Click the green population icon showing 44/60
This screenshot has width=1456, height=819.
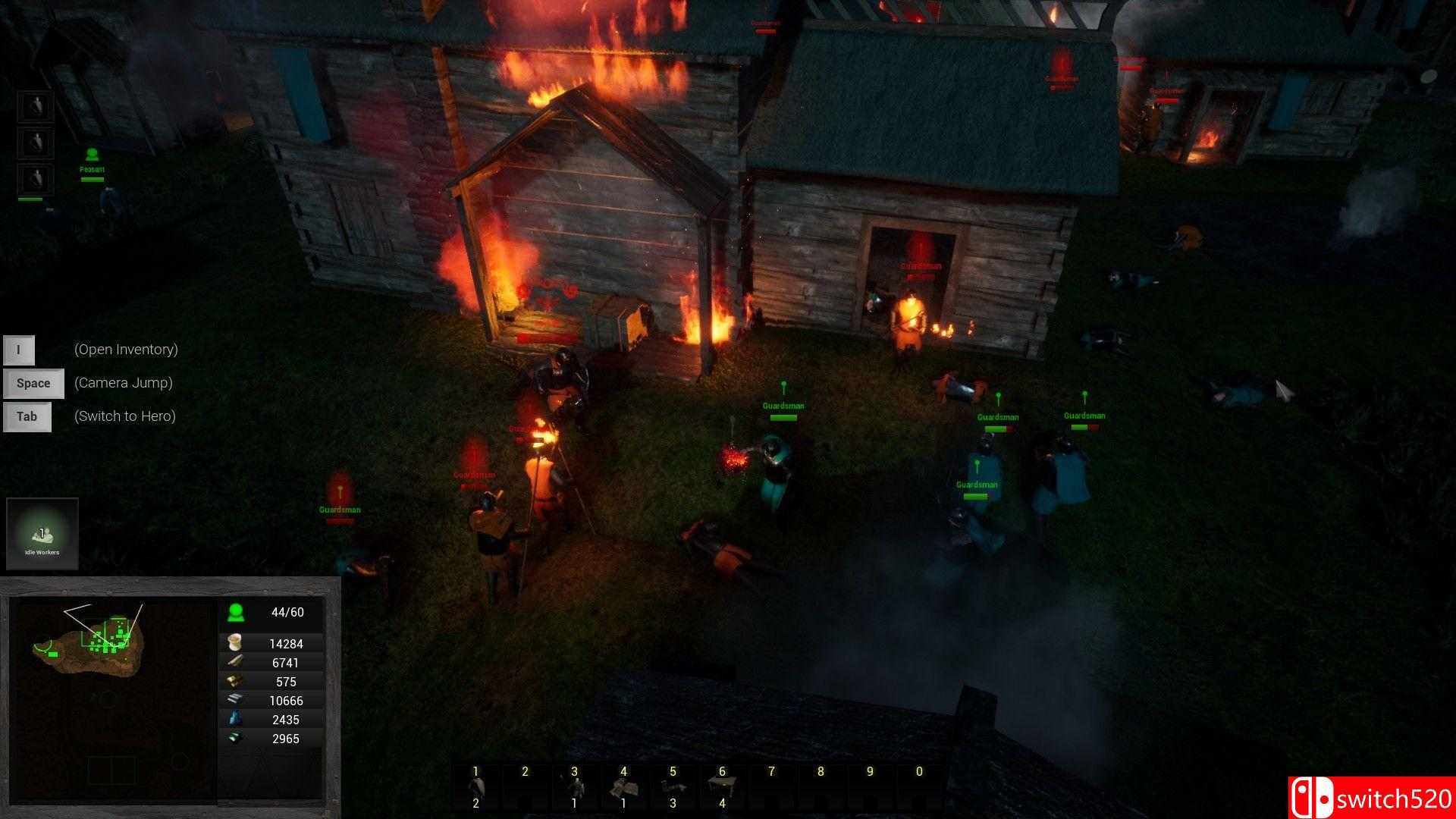[x=236, y=611]
